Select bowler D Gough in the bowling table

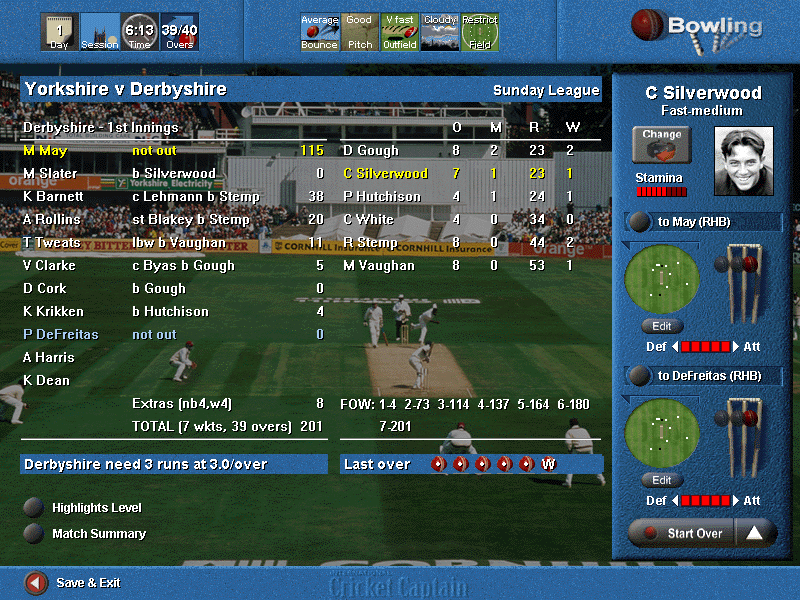[371, 151]
